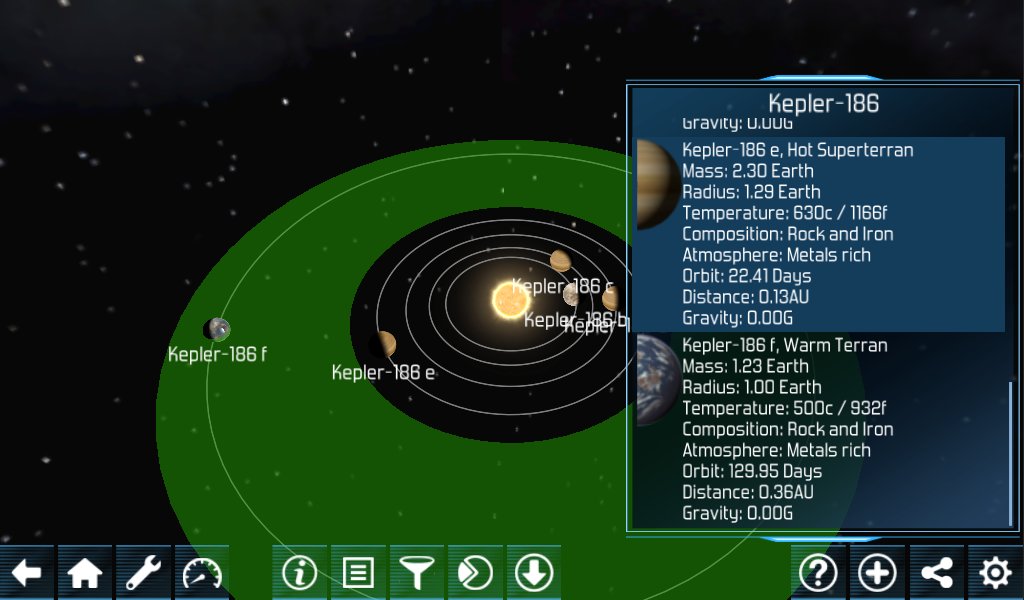Select the download arrow button
The image size is (1024, 600).
[x=534, y=573]
